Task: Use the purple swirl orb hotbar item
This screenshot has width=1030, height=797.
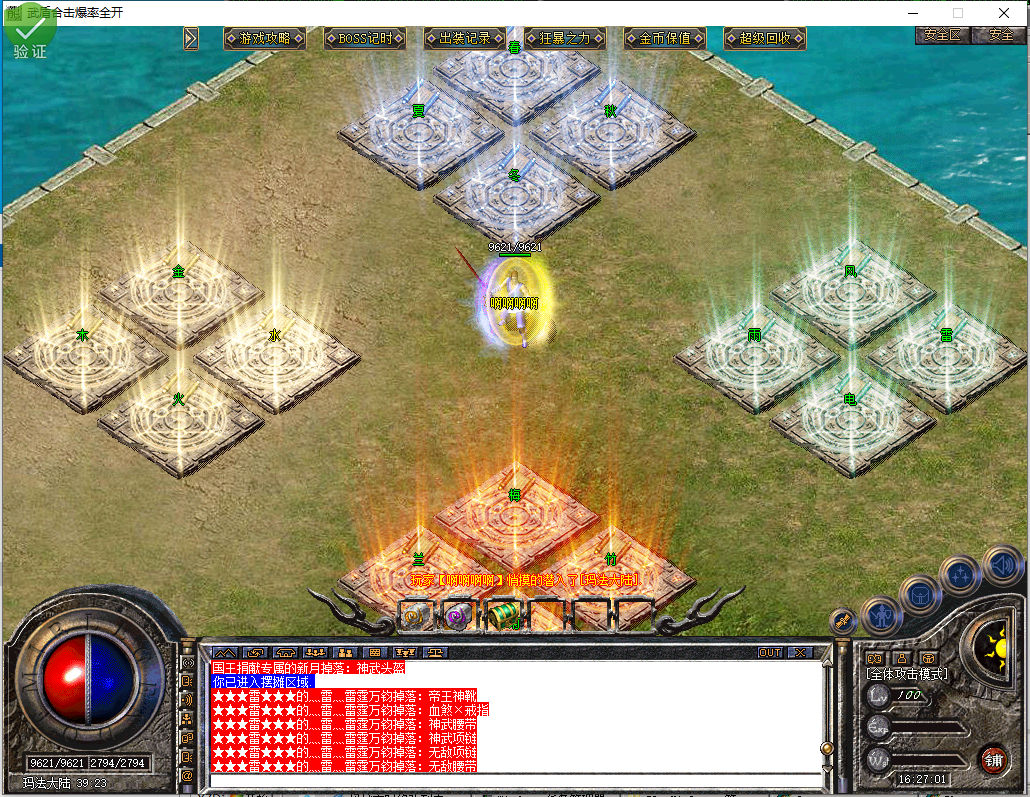Action: coord(458,615)
